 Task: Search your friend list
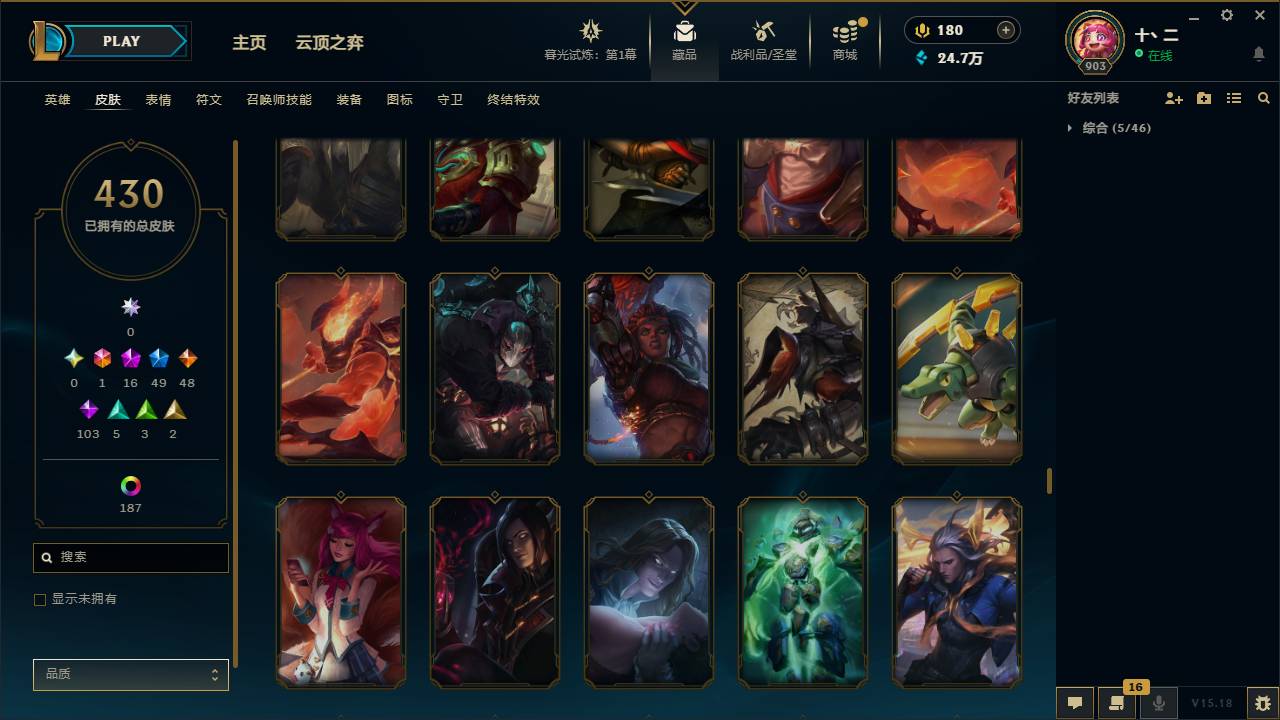1264,97
